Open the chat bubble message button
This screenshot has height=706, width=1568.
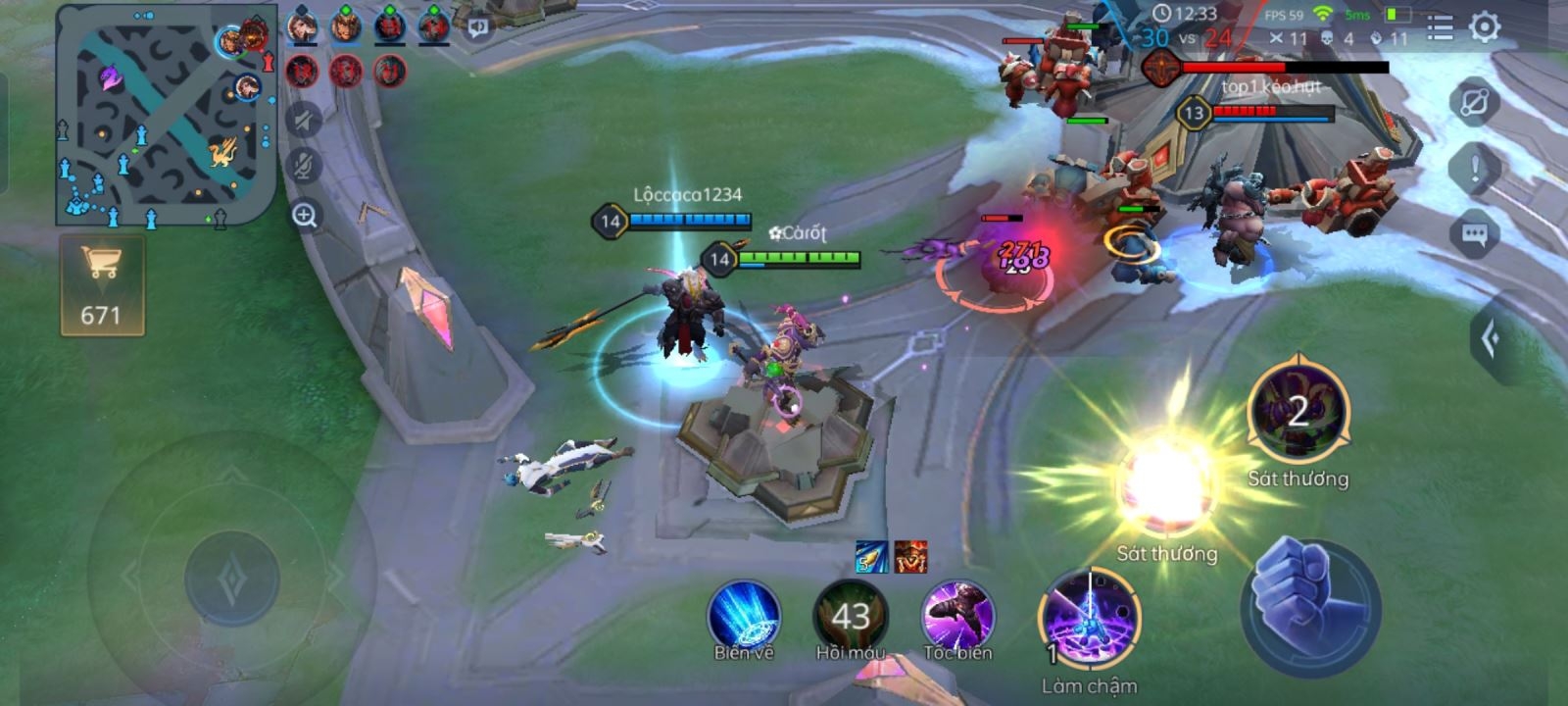pos(1475,234)
